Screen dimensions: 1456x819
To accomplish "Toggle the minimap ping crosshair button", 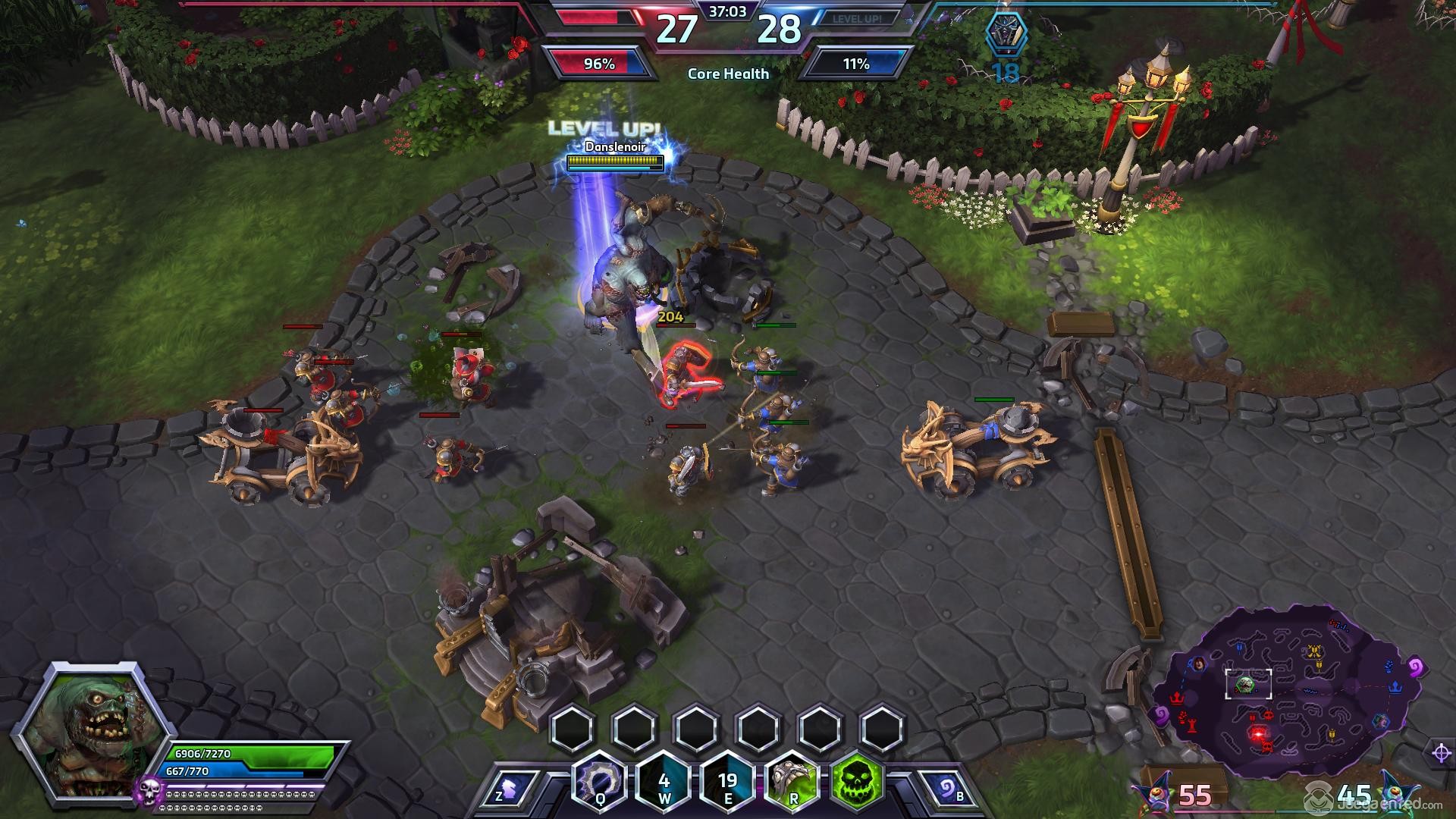I will pos(1441,753).
